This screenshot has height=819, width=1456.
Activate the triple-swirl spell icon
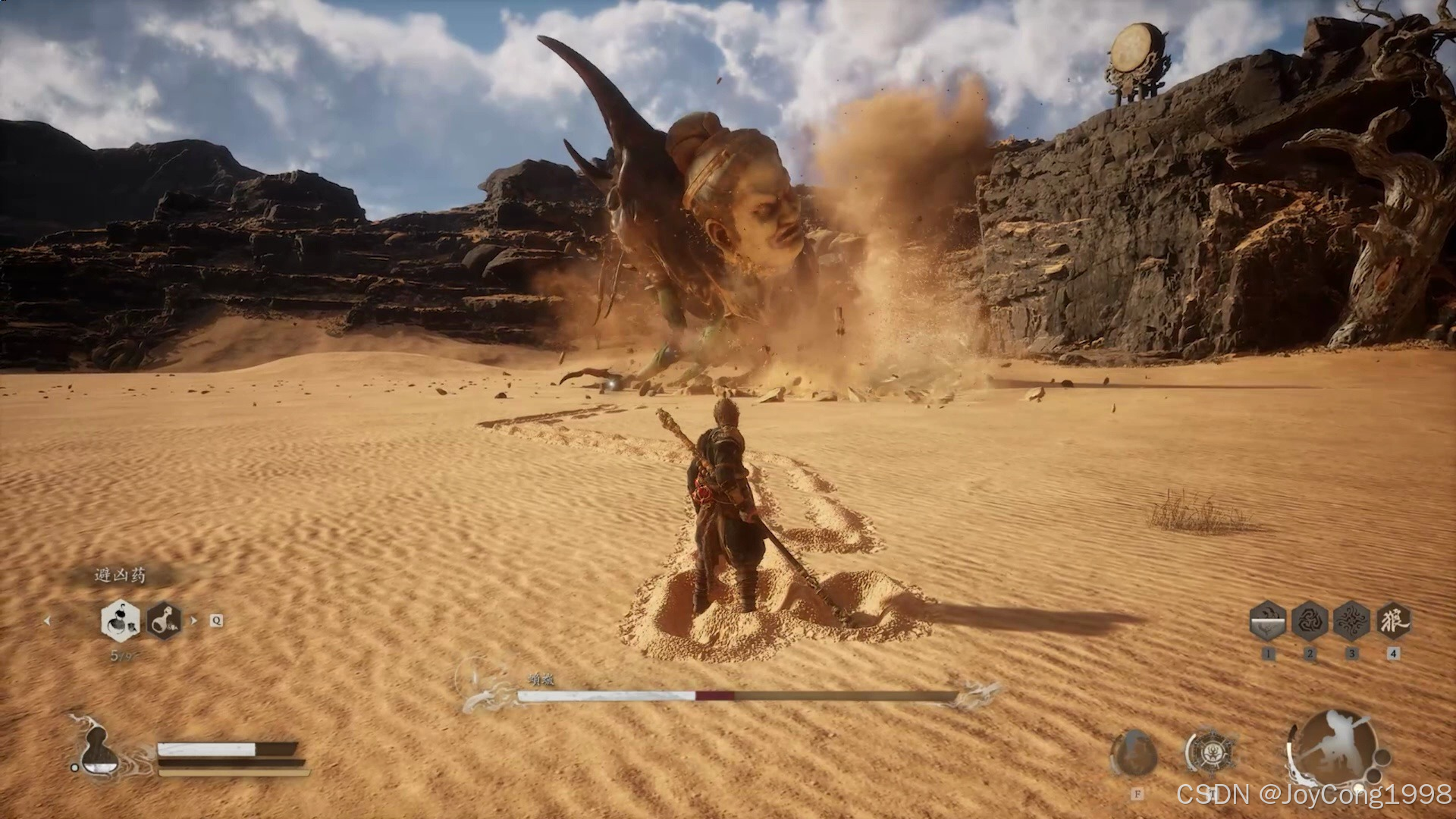[x=1310, y=621]
